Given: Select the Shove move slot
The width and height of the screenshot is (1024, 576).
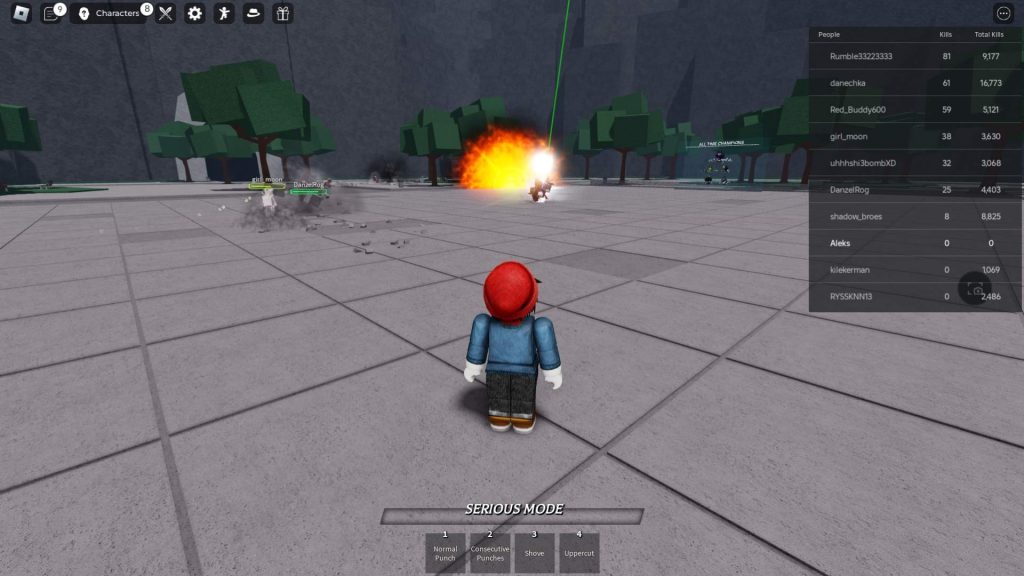Looking at the screenshot, I should click(534, 552).
